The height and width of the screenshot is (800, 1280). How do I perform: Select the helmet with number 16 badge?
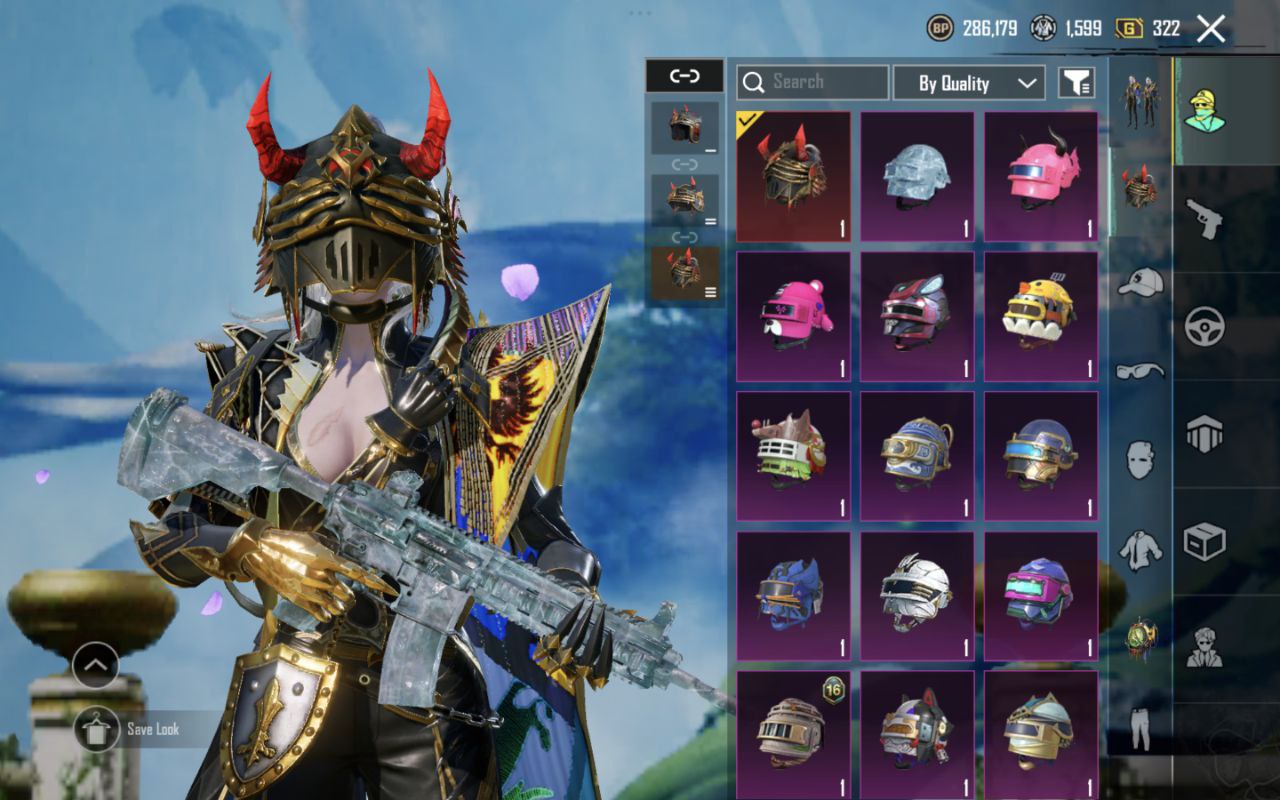793,735
